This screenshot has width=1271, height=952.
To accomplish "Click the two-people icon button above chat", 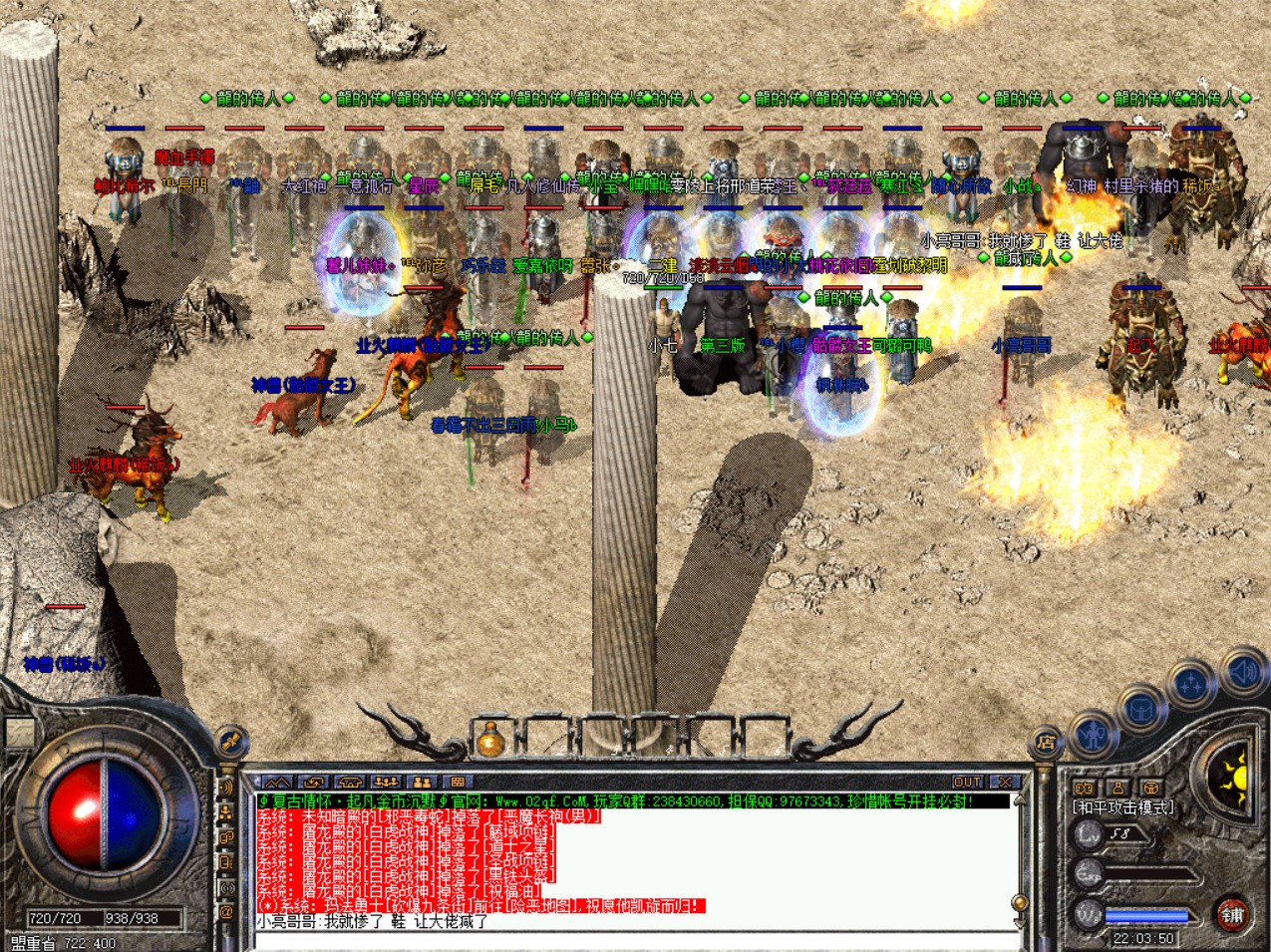I will click(x=422, y=783).
